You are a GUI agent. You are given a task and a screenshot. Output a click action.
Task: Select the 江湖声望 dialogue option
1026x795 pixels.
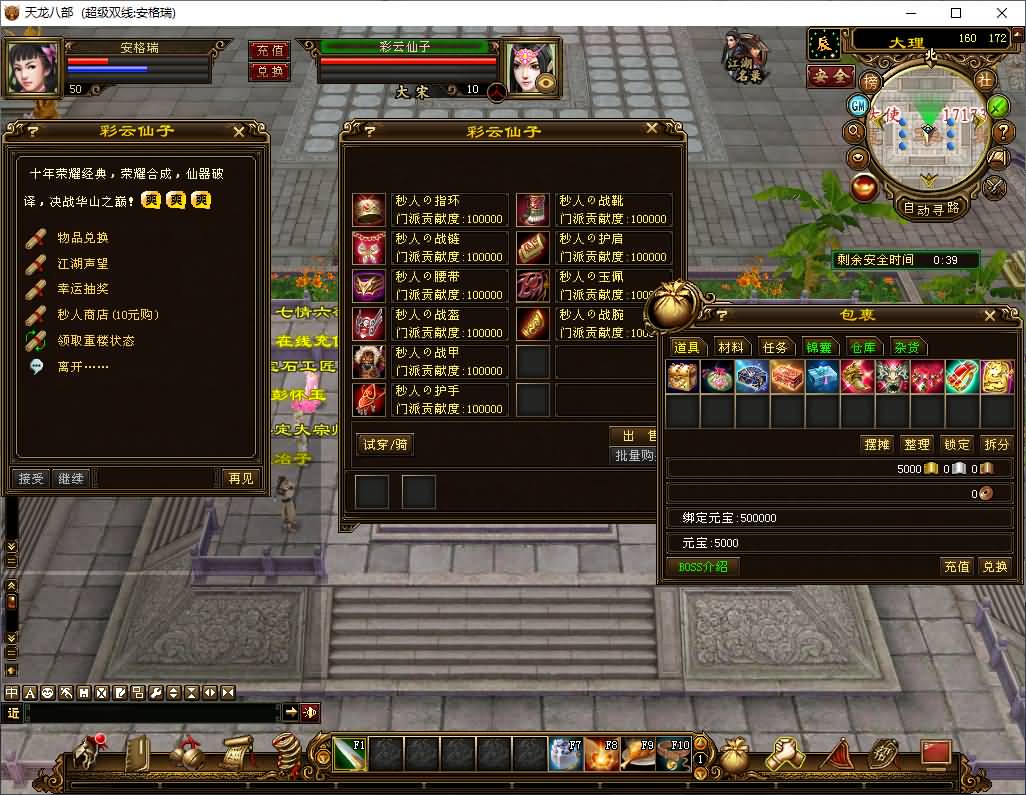click(82, 264)
